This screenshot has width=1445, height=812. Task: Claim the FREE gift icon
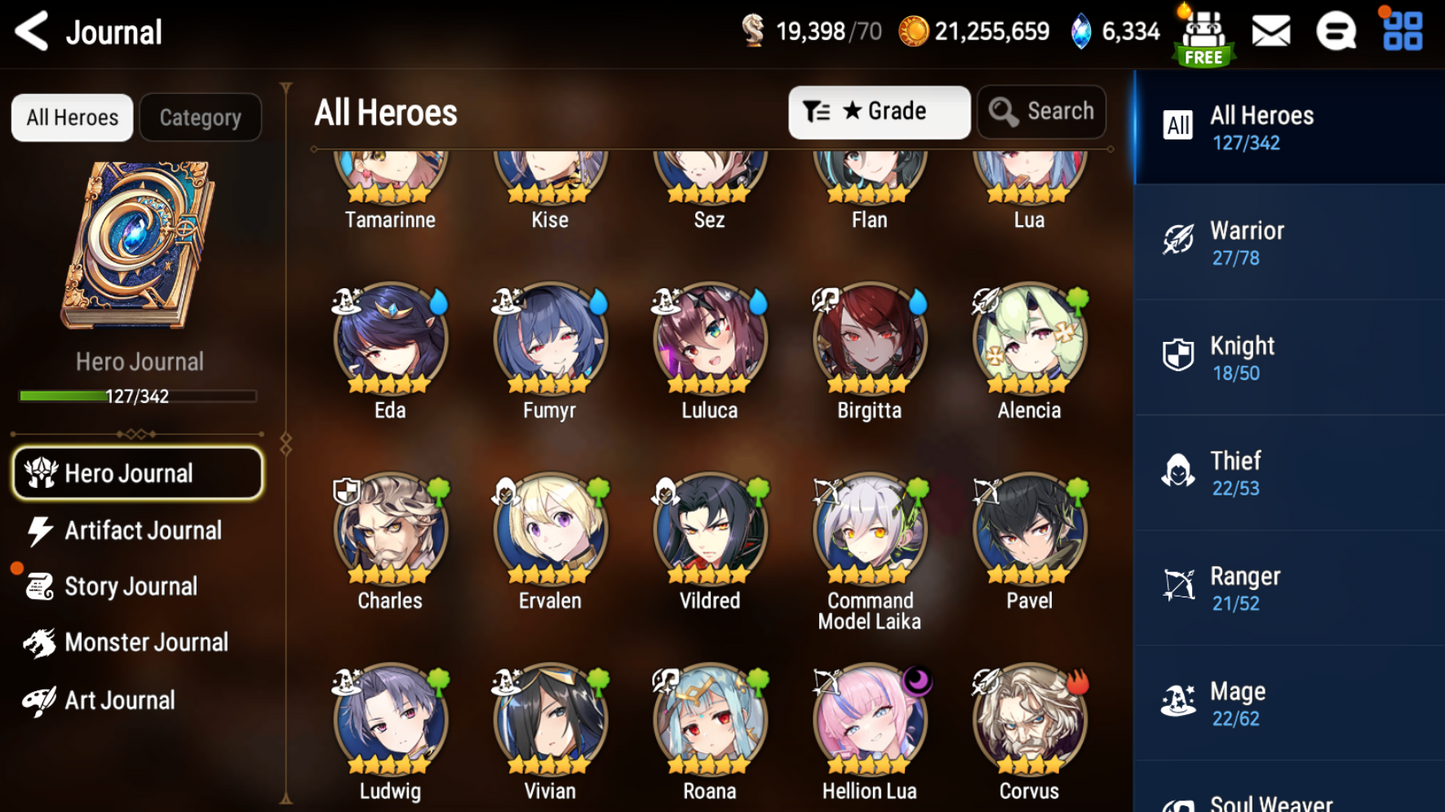click(1203, 36)
